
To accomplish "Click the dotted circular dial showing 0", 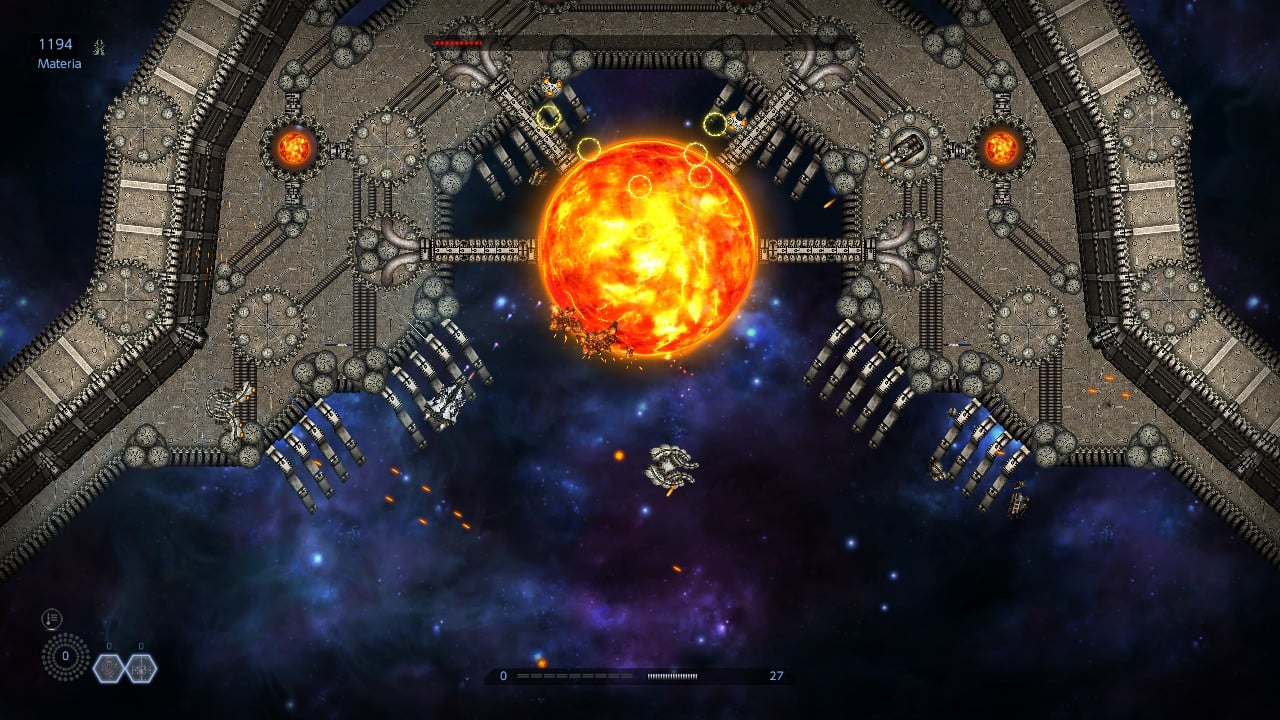I will [65, 657].
